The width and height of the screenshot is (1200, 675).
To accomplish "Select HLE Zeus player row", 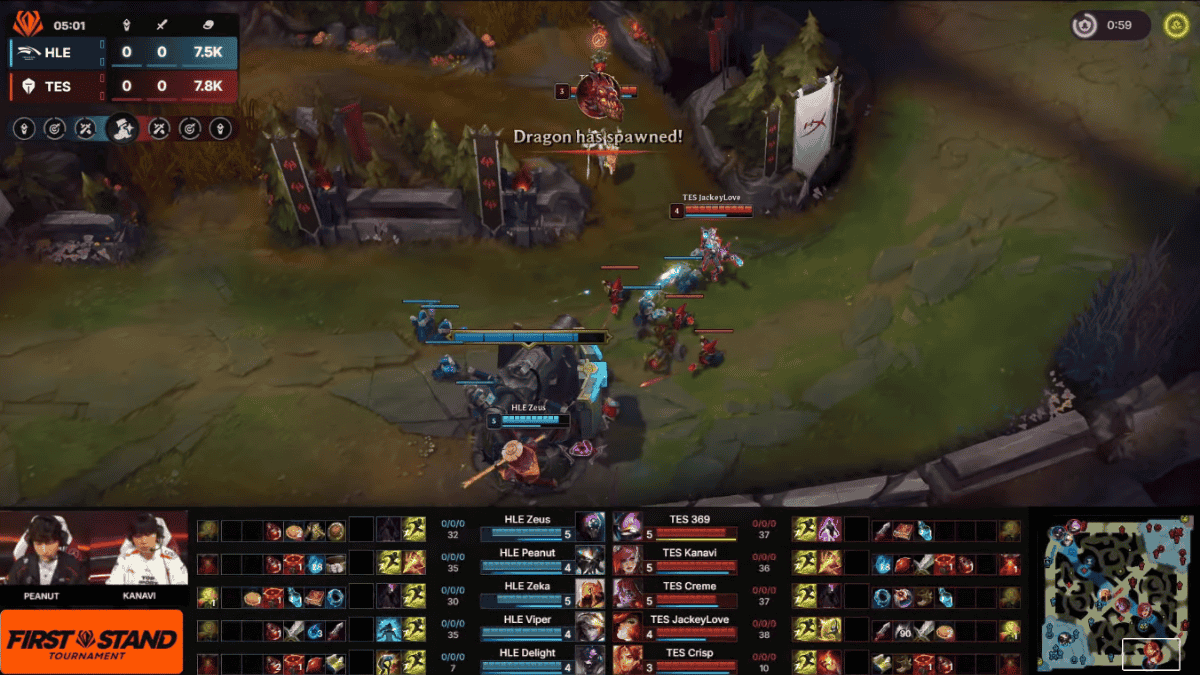I will 528,527.
